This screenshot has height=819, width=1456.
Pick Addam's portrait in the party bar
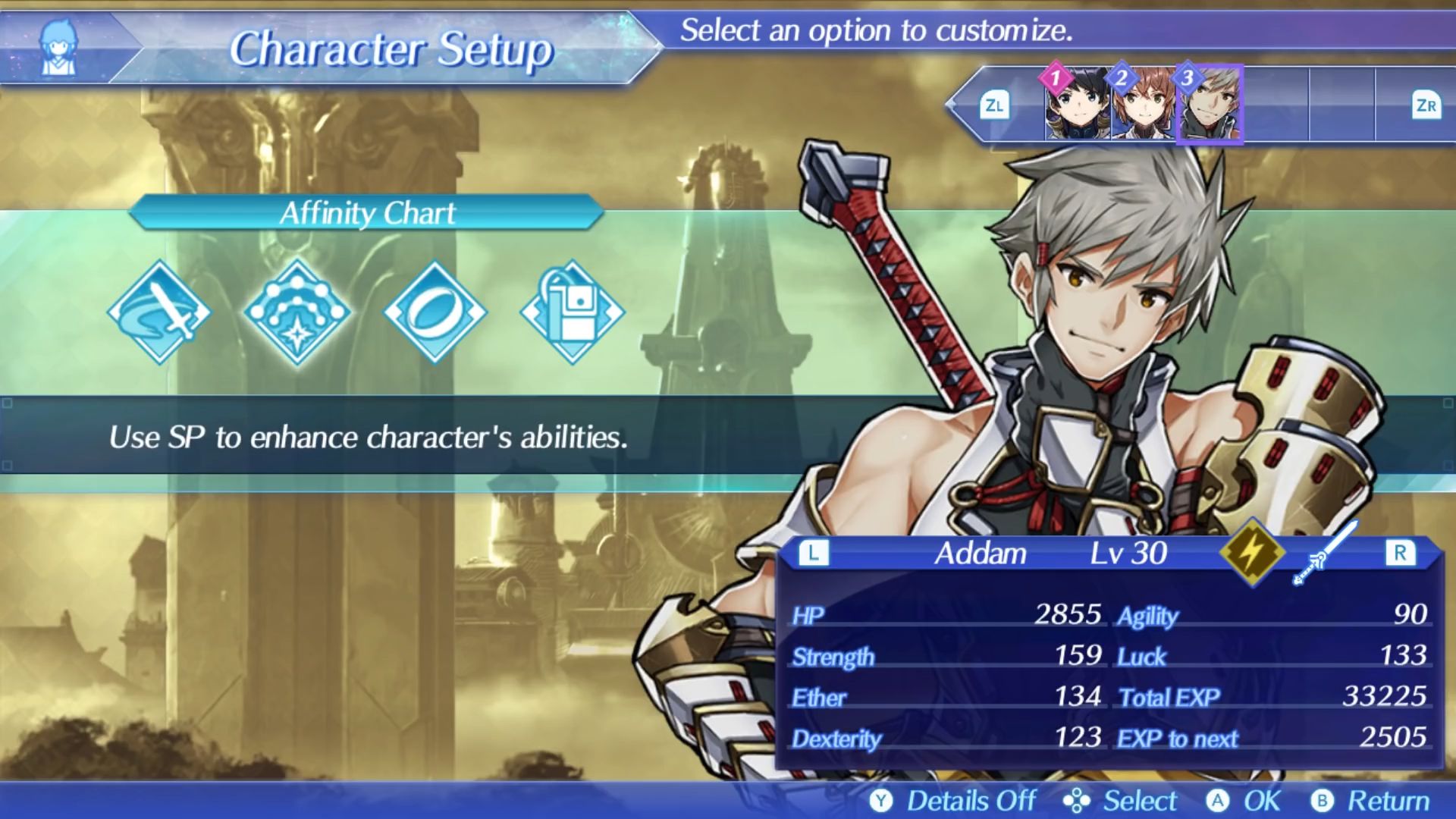pyautogui.click(x=1210, y=105)
